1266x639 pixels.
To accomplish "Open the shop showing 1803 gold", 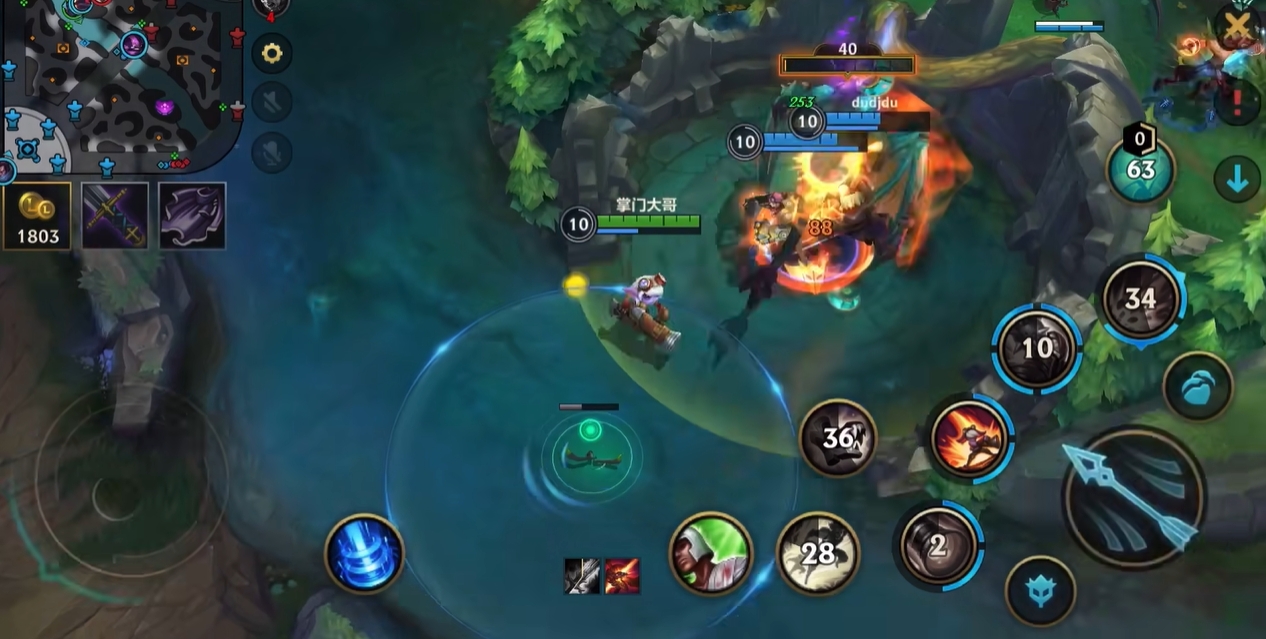I will point(37,215).
